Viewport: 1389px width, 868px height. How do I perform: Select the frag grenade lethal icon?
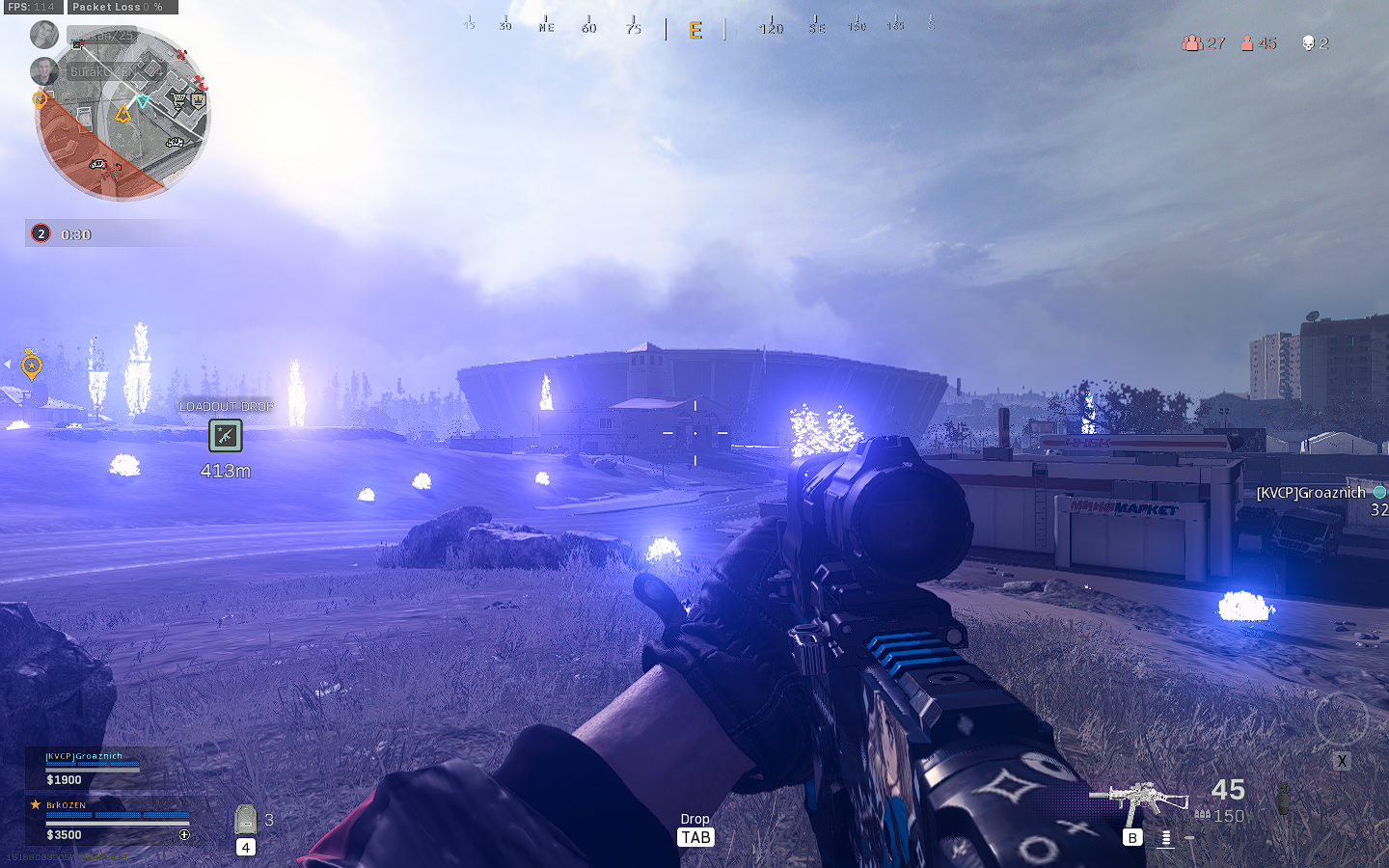1285,799
